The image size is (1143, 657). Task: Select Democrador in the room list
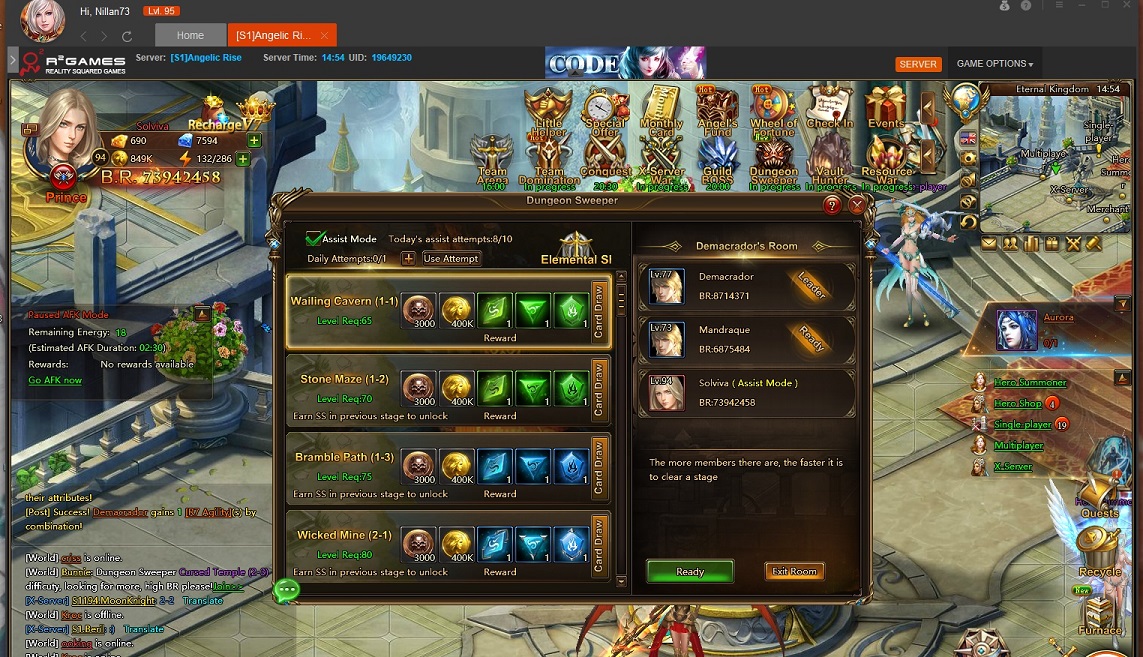click(747, 286)
